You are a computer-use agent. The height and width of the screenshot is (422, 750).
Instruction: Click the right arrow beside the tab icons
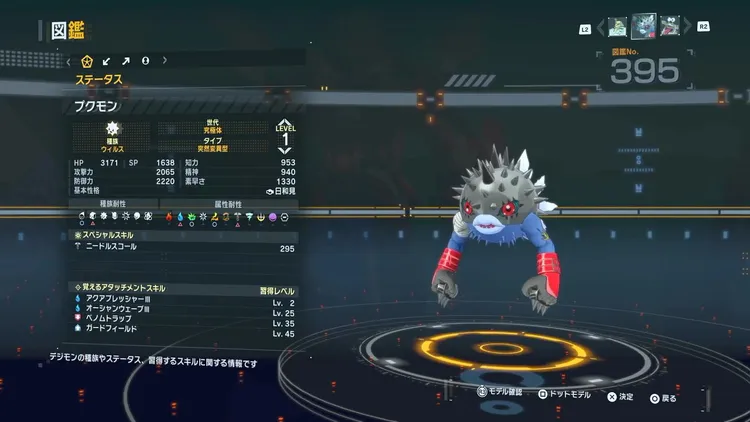coord(163,60)
